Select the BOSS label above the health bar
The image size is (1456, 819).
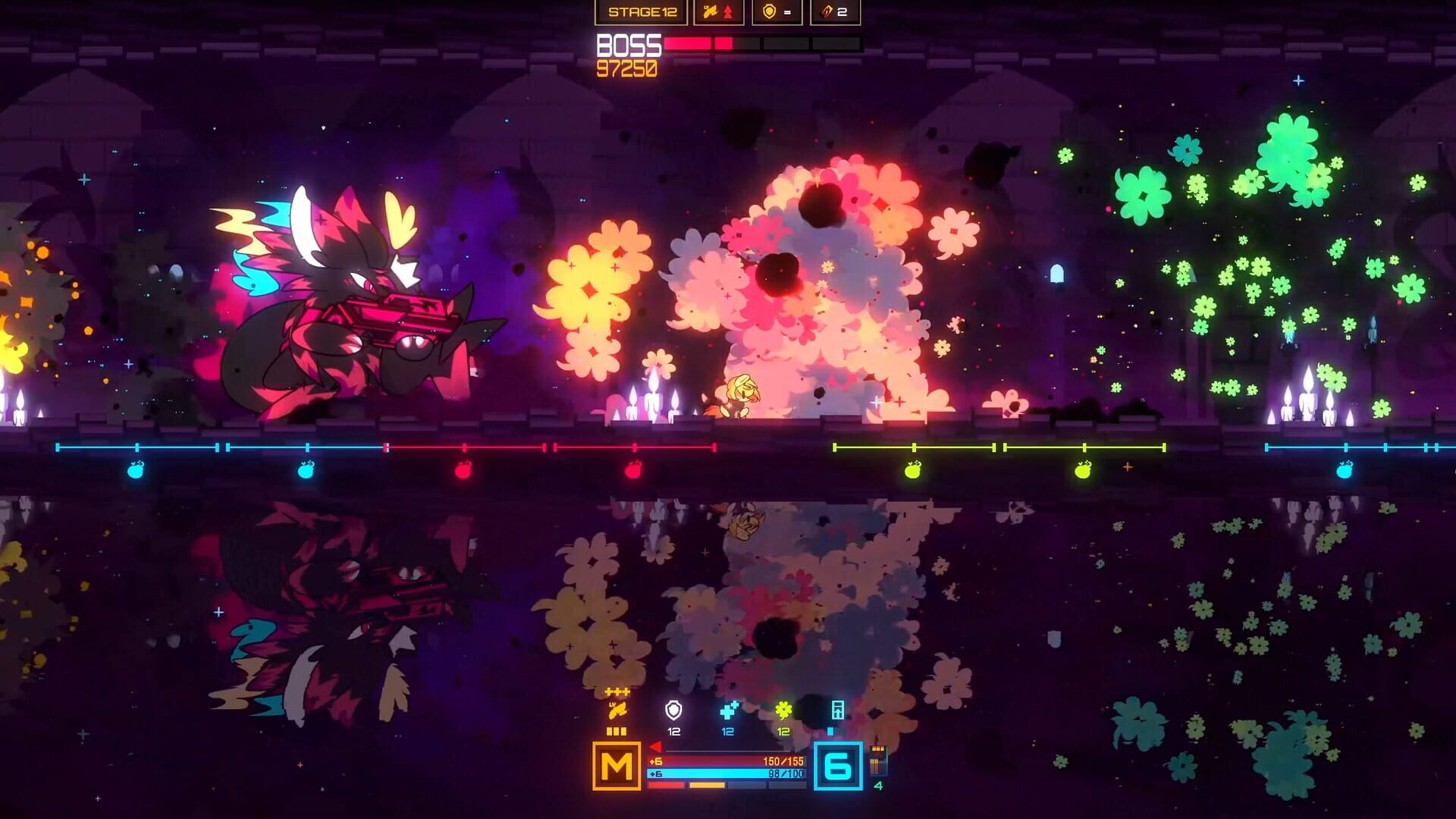(629, 47)
